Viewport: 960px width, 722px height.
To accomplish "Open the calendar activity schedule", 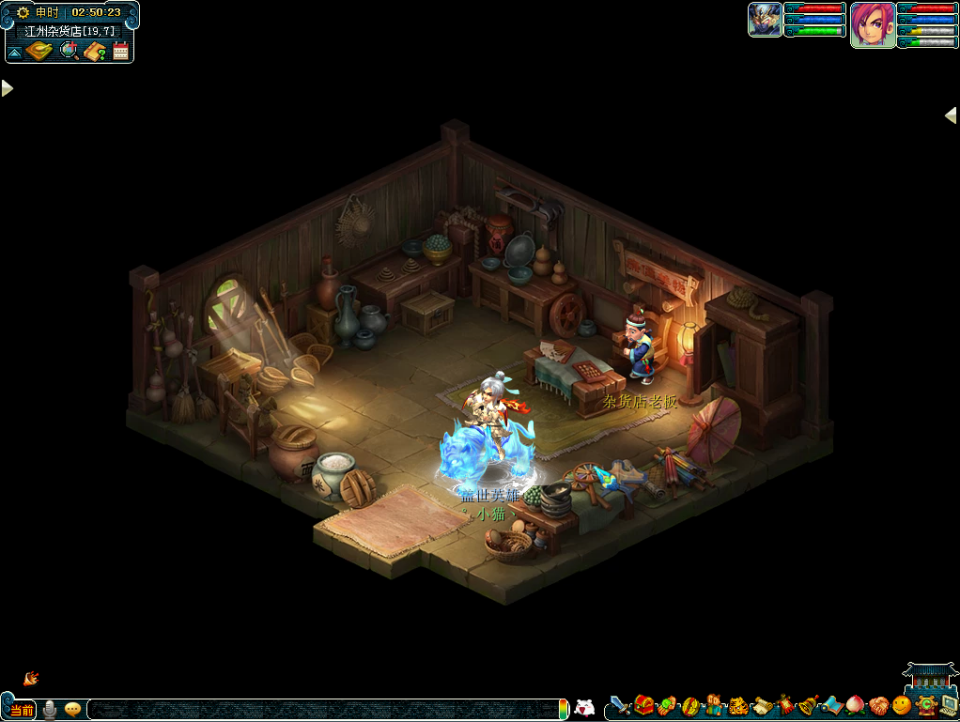I will click(x=121, y=51).
